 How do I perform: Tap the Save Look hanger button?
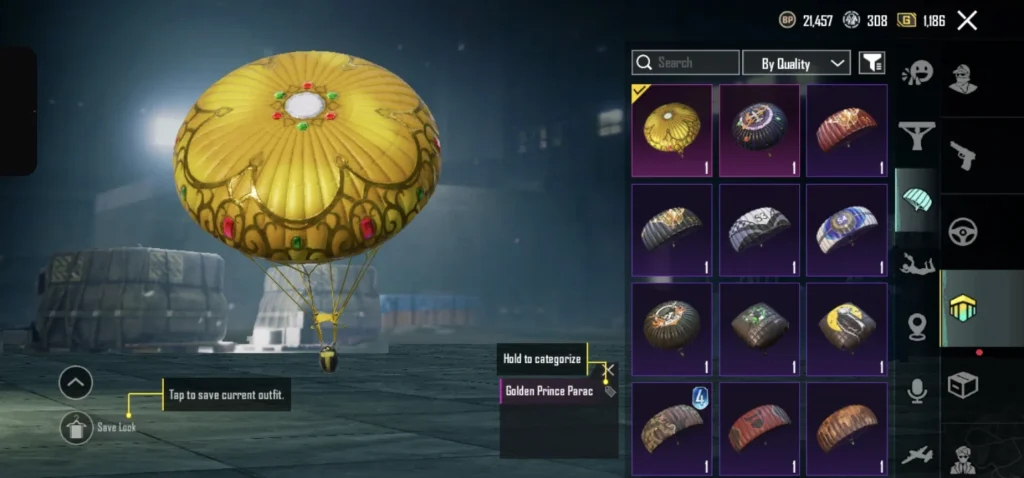[76, 427]
